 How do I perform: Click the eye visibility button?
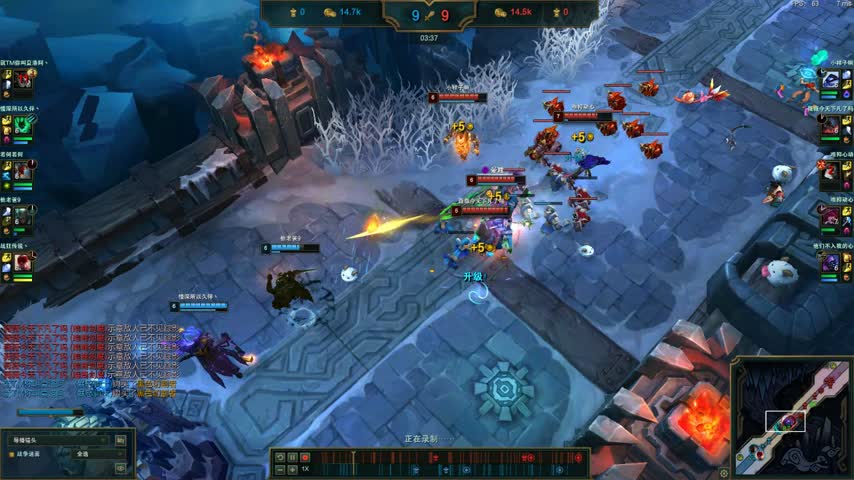click(120, 467)
